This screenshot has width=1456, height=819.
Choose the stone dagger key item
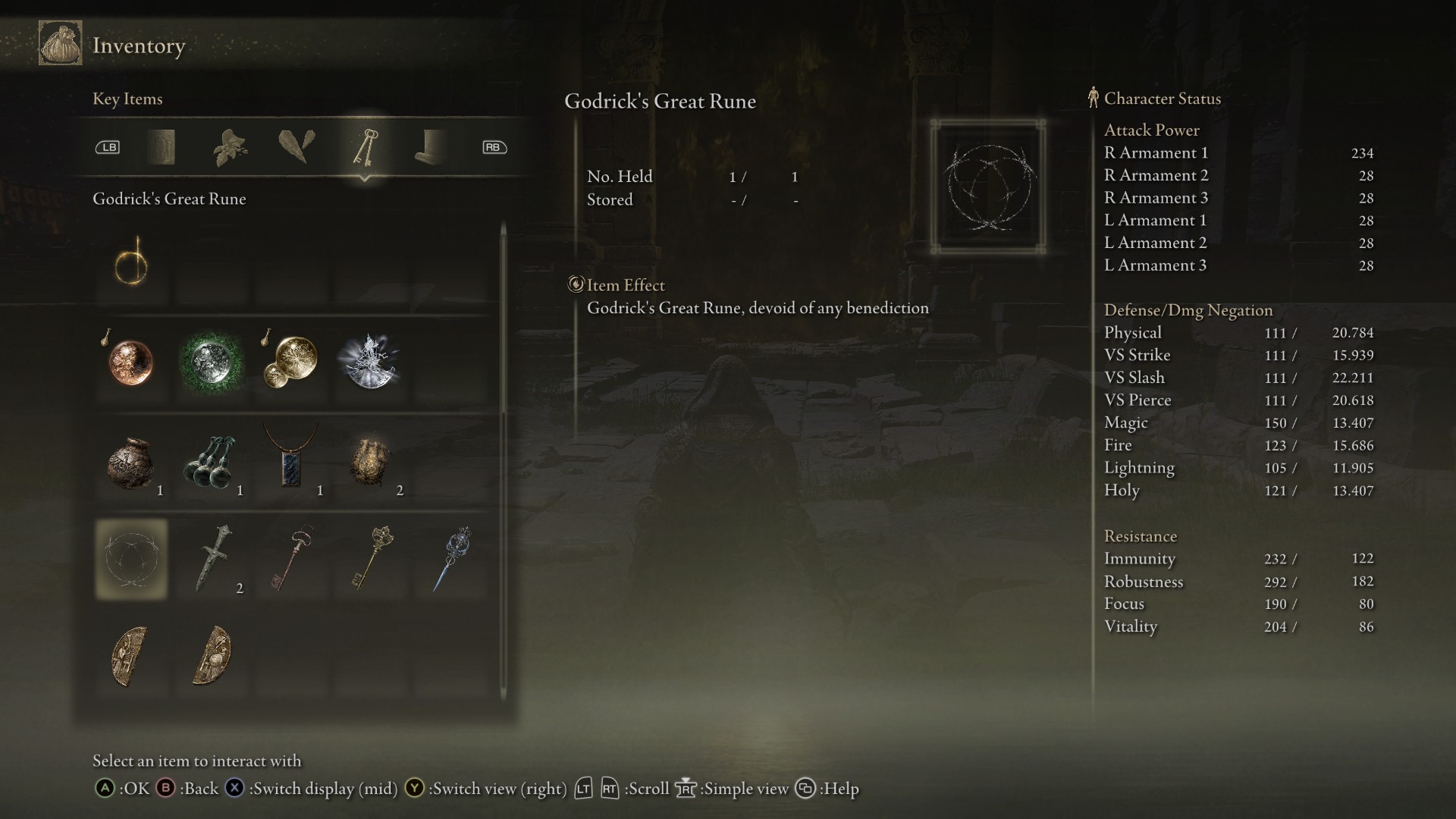(211, 560)
